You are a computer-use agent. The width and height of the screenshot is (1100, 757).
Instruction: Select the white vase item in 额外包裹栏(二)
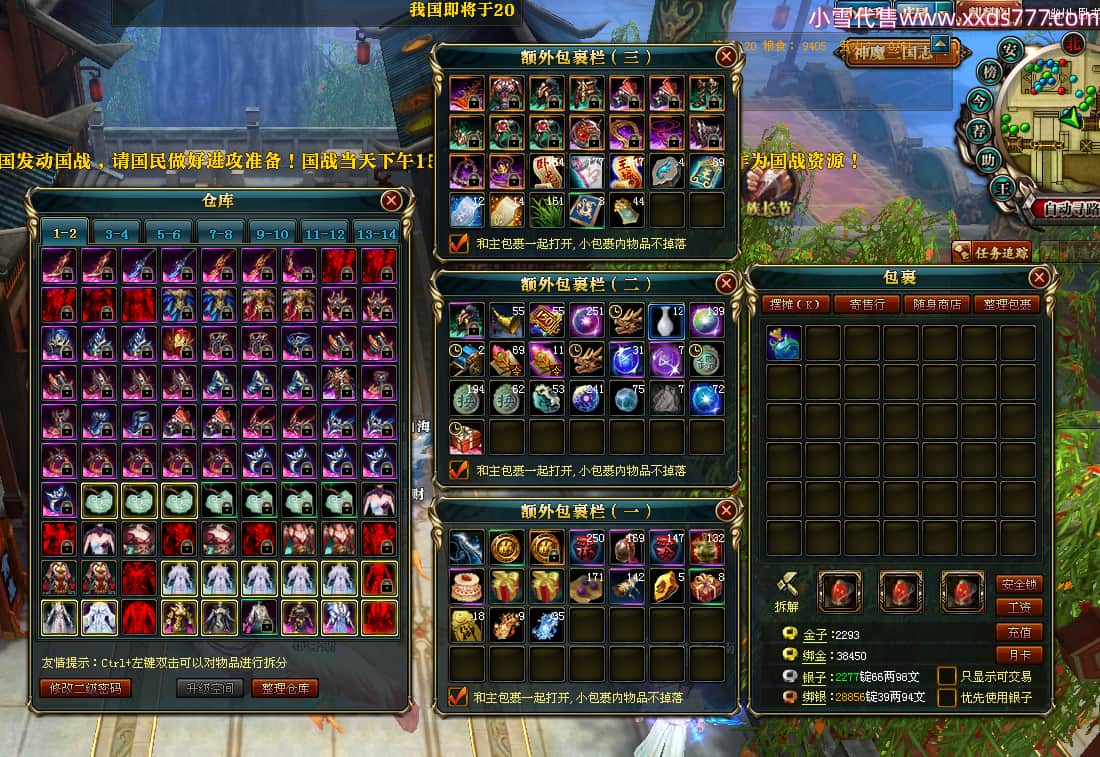(666, 321)
